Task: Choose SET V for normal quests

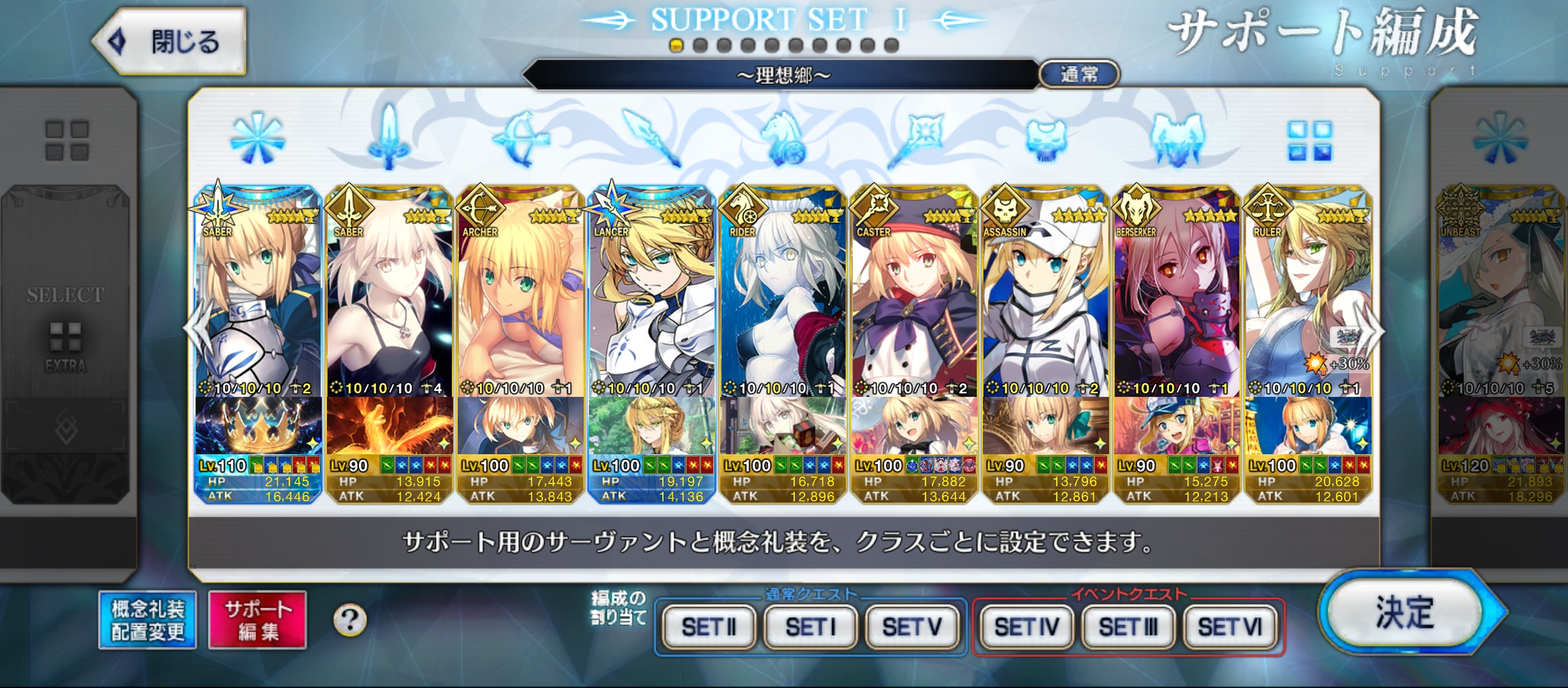Action: click(x=912, y=628)
